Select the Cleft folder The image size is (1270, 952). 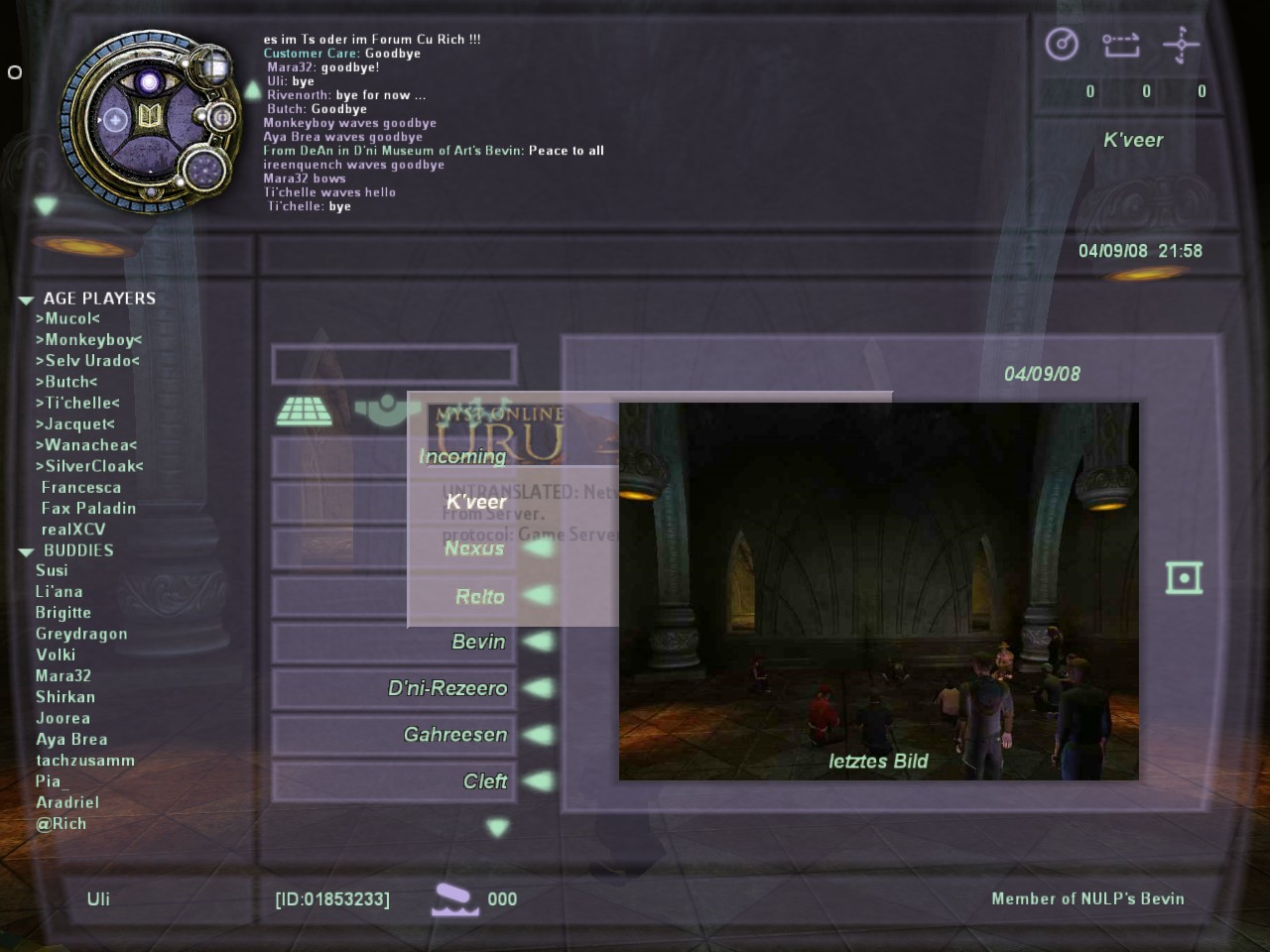tap(485, 781)
